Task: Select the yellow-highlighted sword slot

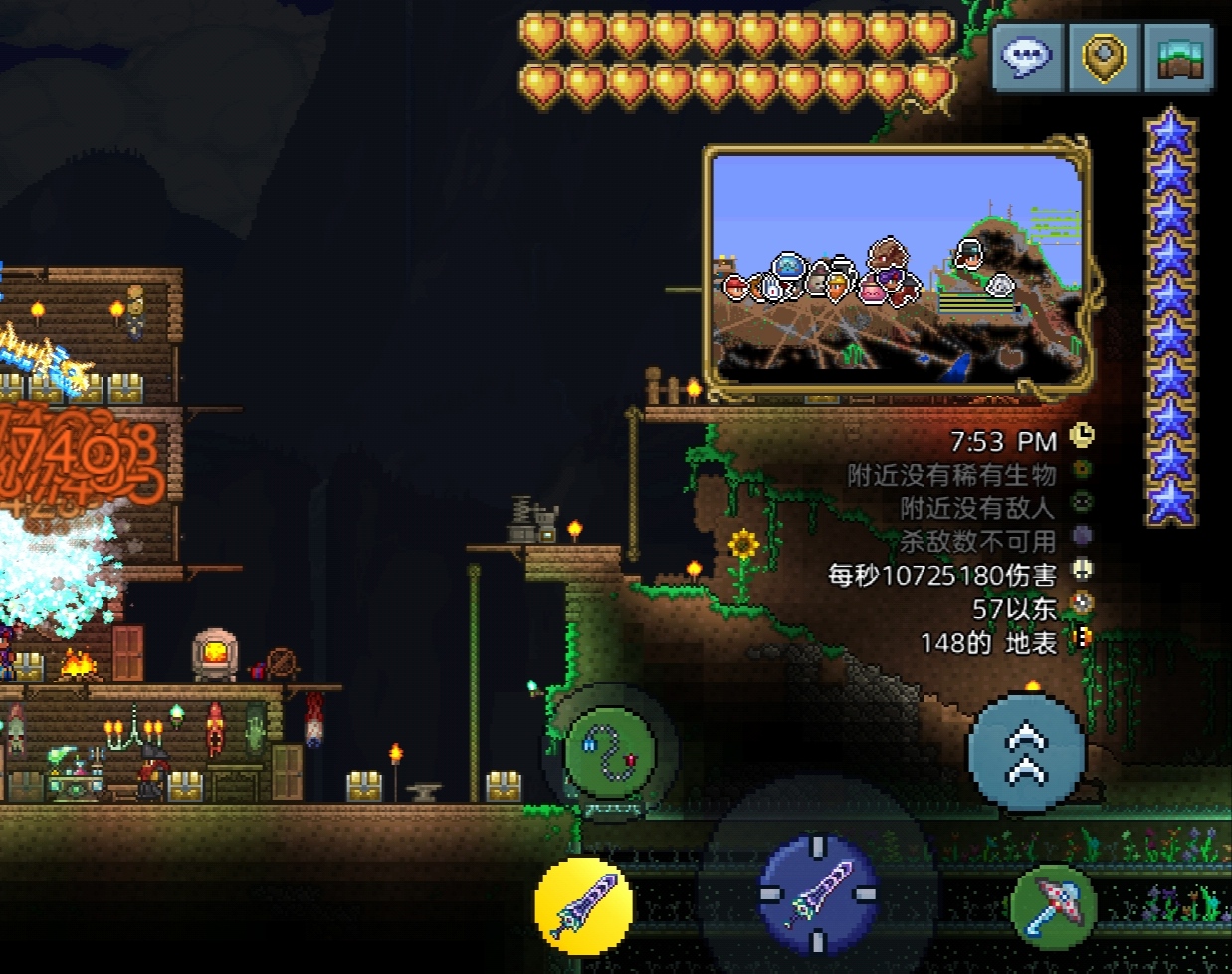Action: click(x=584, y=905)
